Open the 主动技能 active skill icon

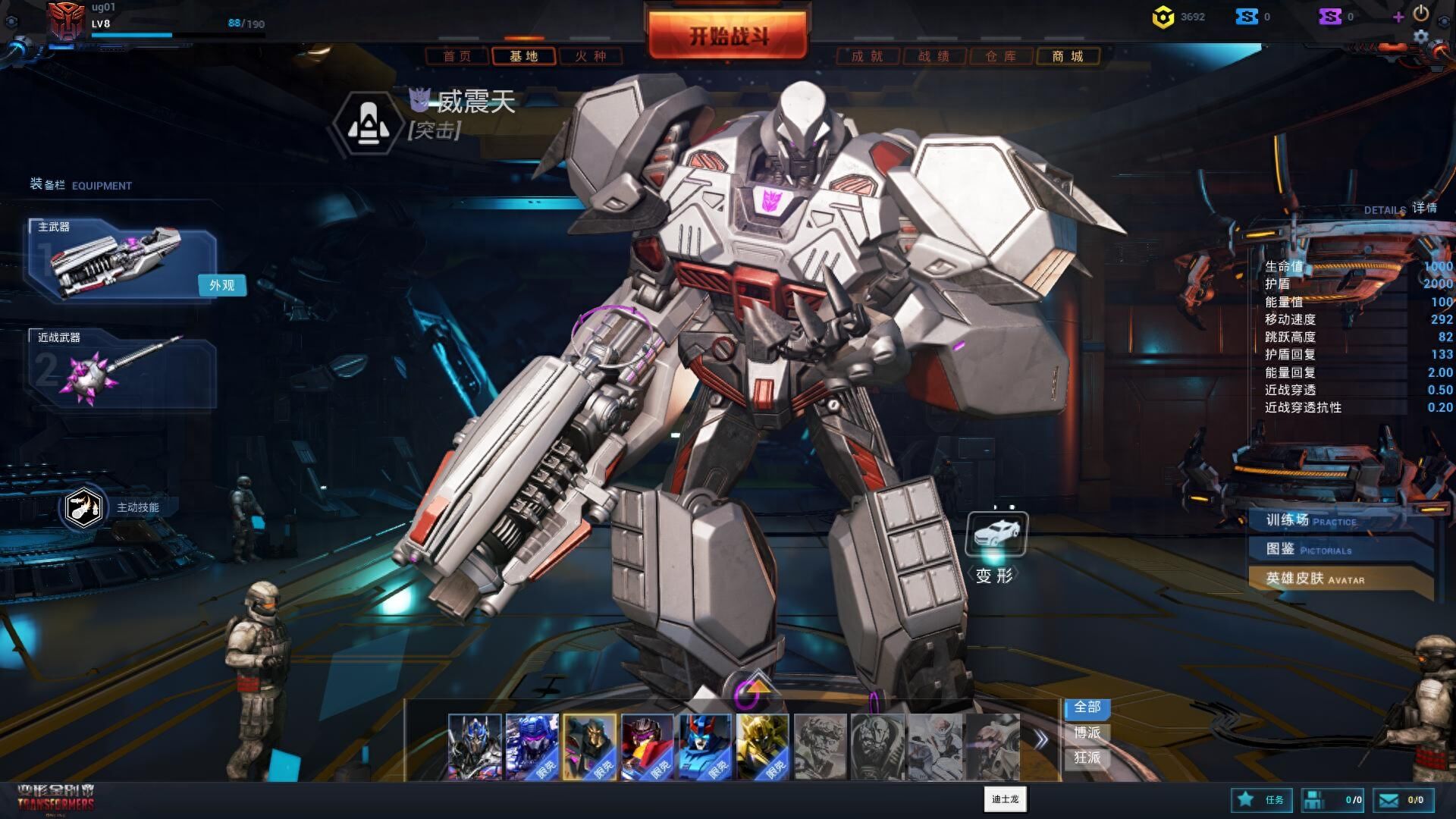pyautogui.click(x=83, y=507)
